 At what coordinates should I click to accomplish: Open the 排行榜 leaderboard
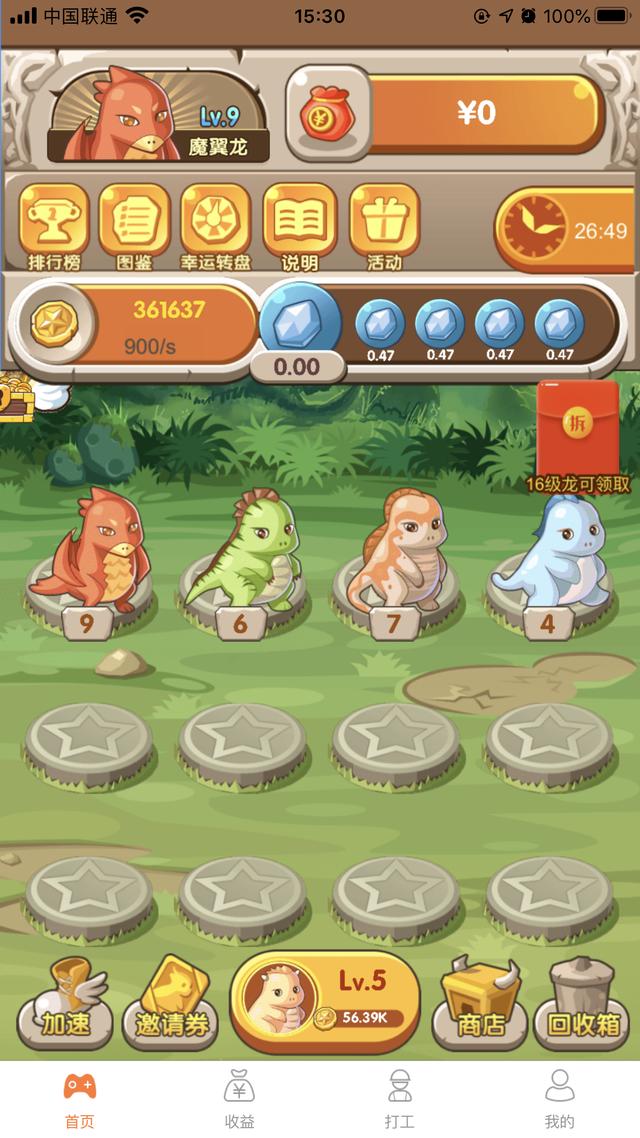[x=54, y=227]
